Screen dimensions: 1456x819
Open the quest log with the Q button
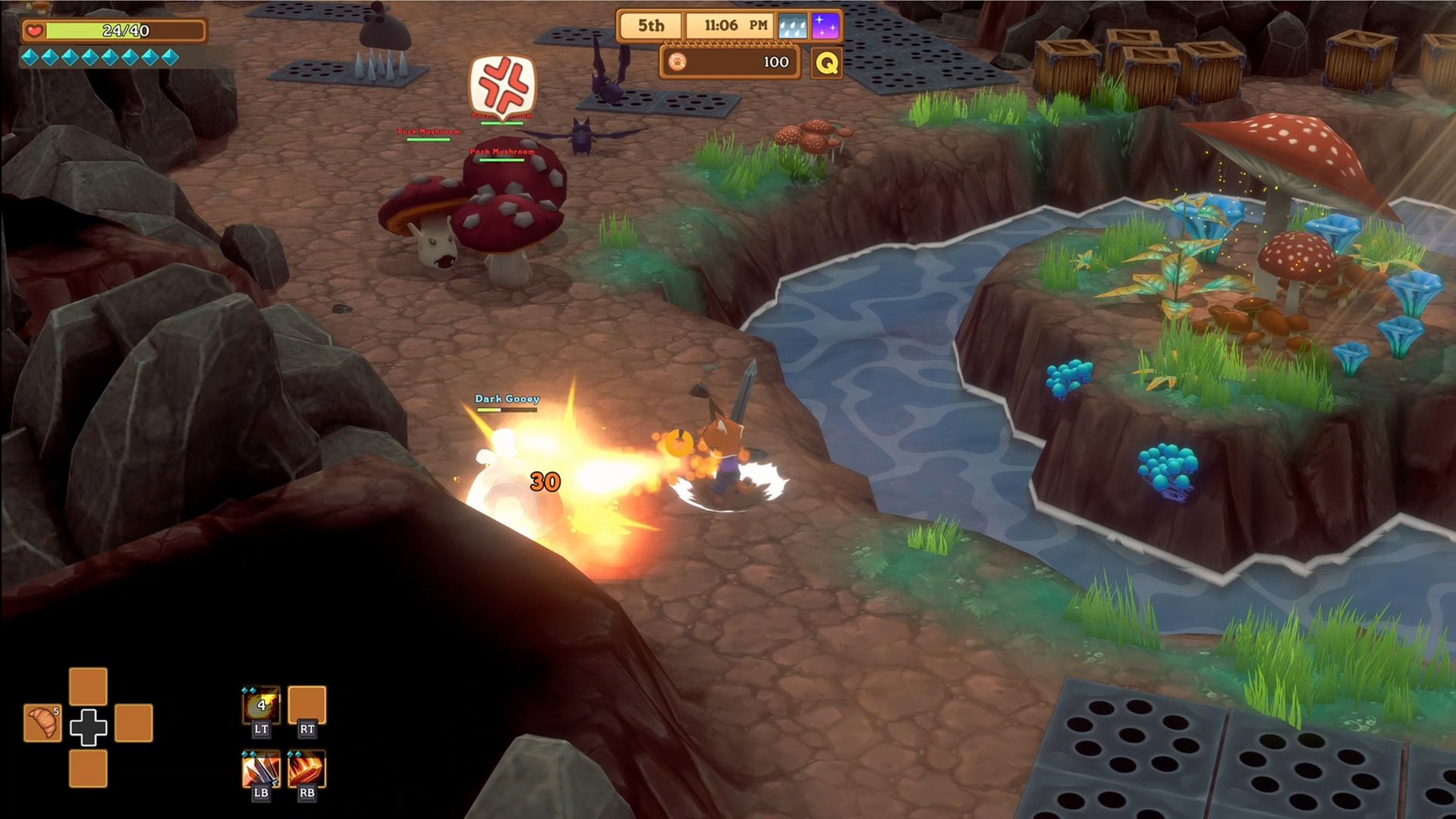827,62
